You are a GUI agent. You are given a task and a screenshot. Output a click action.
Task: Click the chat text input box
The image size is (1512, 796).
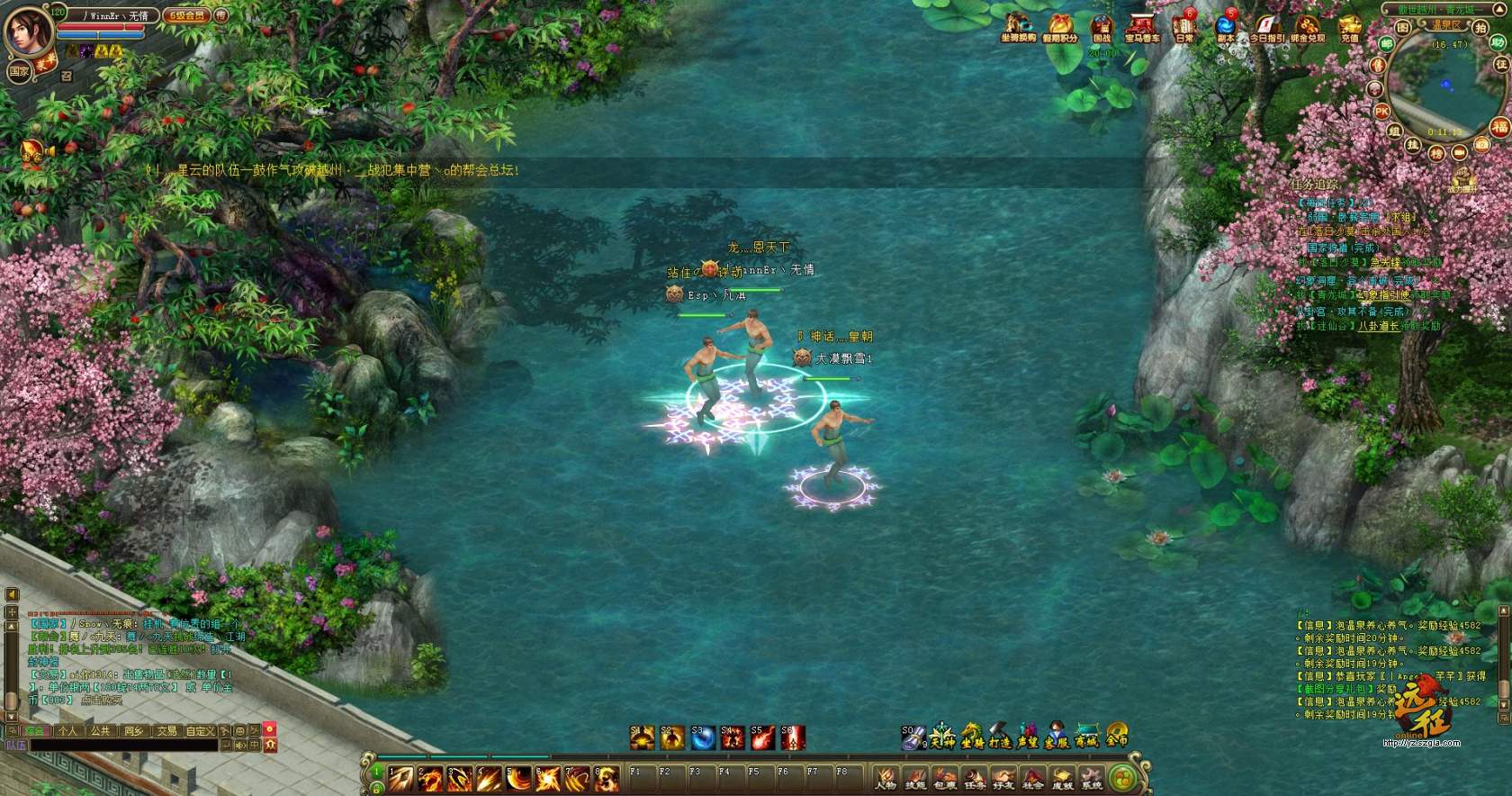(126, 746)
